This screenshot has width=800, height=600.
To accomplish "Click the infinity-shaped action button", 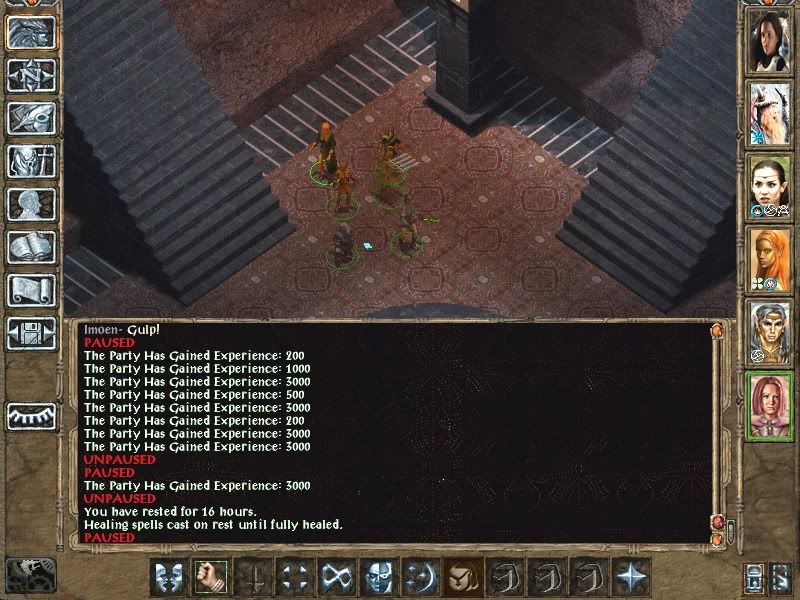I will [x=336, y=576].
